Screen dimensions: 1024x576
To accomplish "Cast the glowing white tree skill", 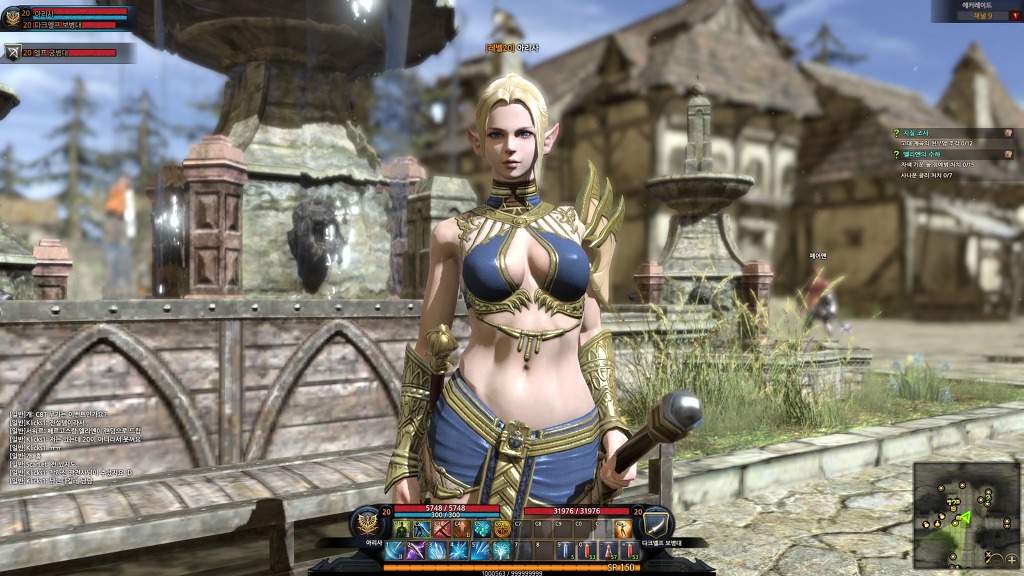I will [x=500, y=550].
